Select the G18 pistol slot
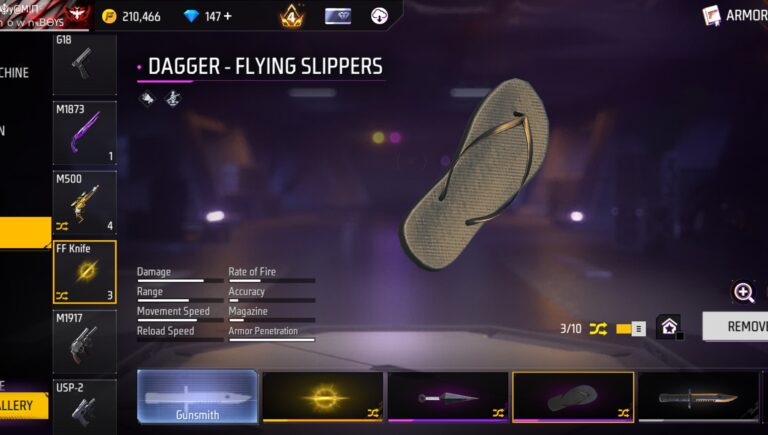 click(x=84, y=61)
